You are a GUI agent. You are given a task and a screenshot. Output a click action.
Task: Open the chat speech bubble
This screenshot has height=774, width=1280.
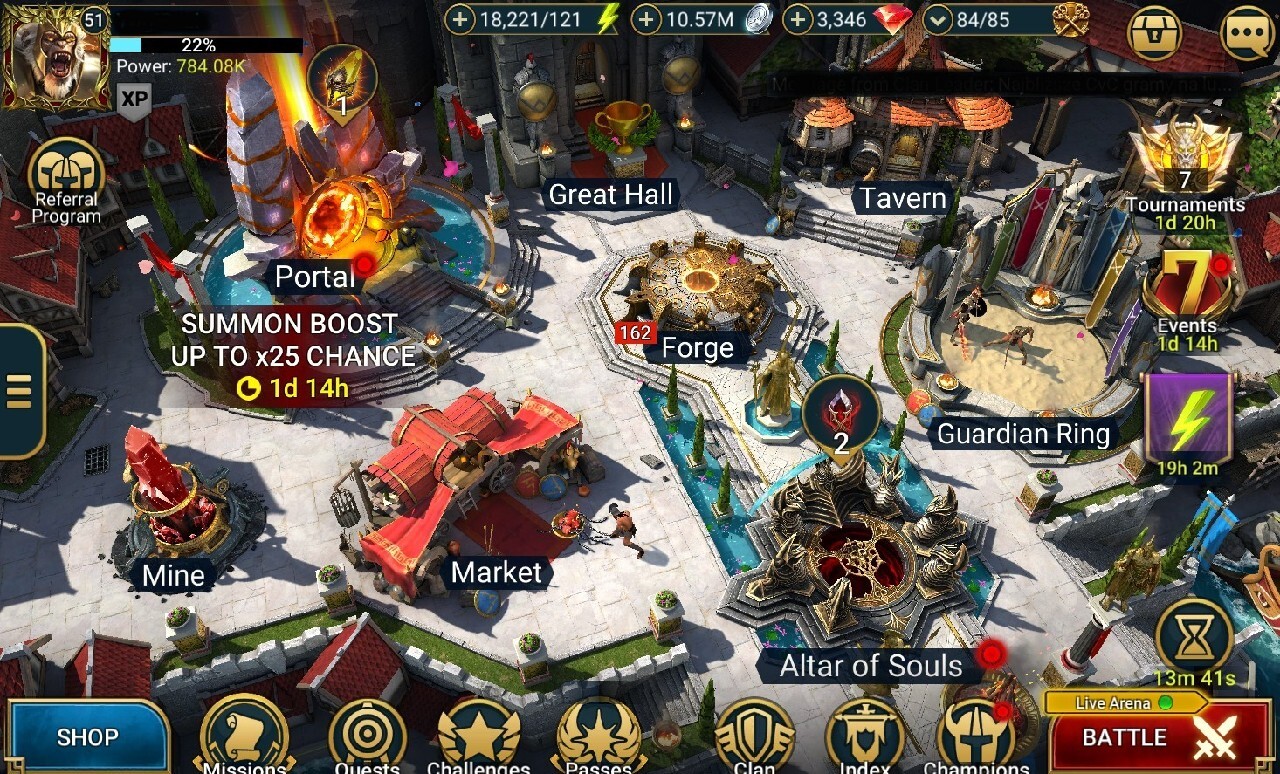pos(1247,34)
